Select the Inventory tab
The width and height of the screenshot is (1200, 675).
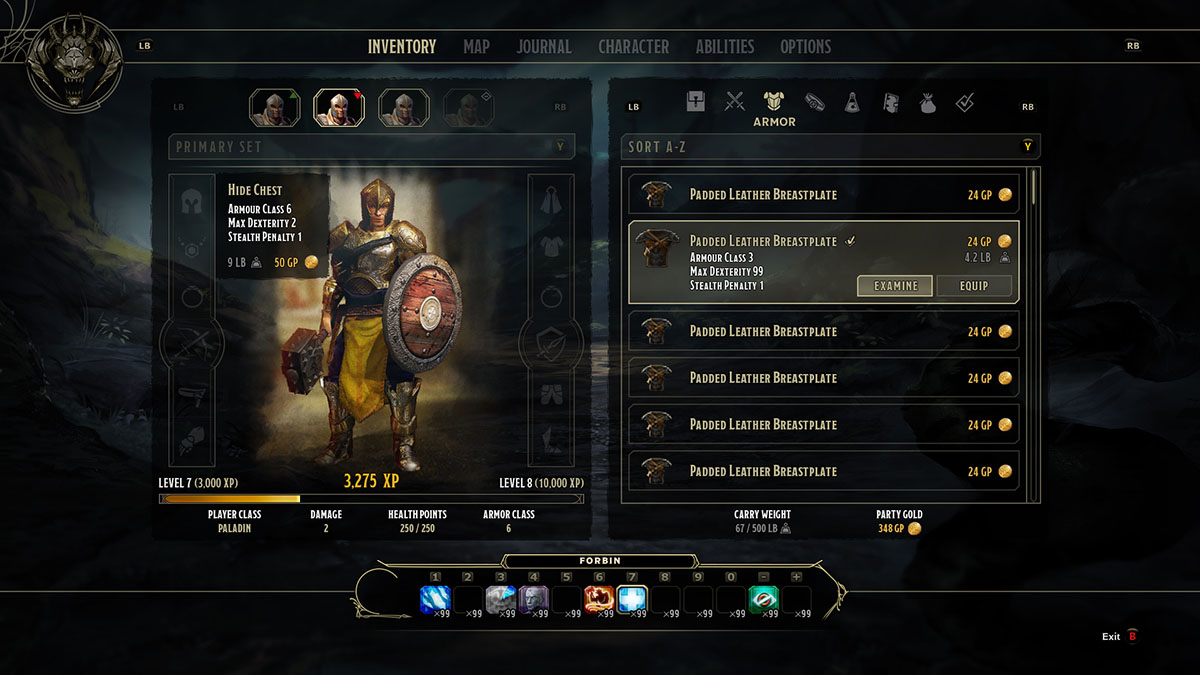[x=402, y=46]
